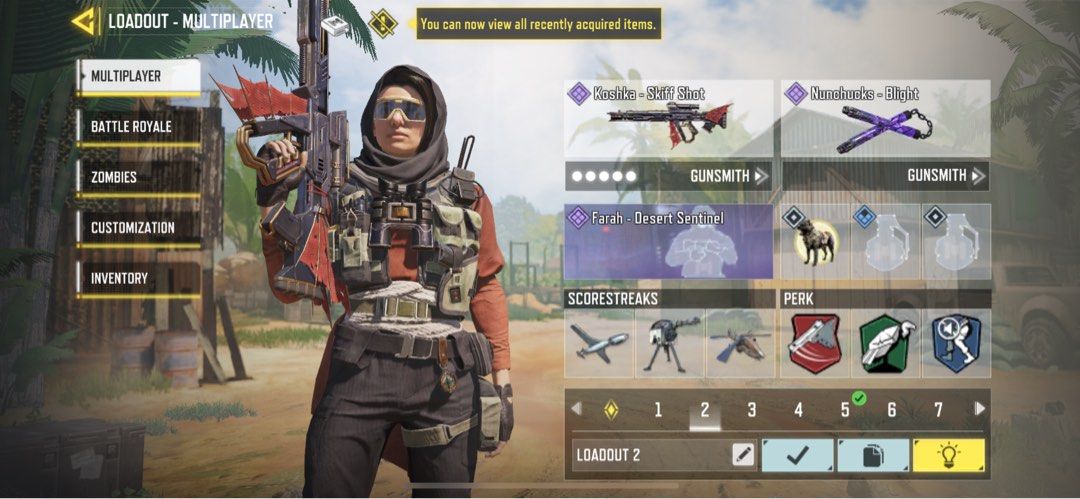This screenshot has height=499, width=1080.
Task: Rename Loadout 2 with the pencil icon
Action: (743, 455)
